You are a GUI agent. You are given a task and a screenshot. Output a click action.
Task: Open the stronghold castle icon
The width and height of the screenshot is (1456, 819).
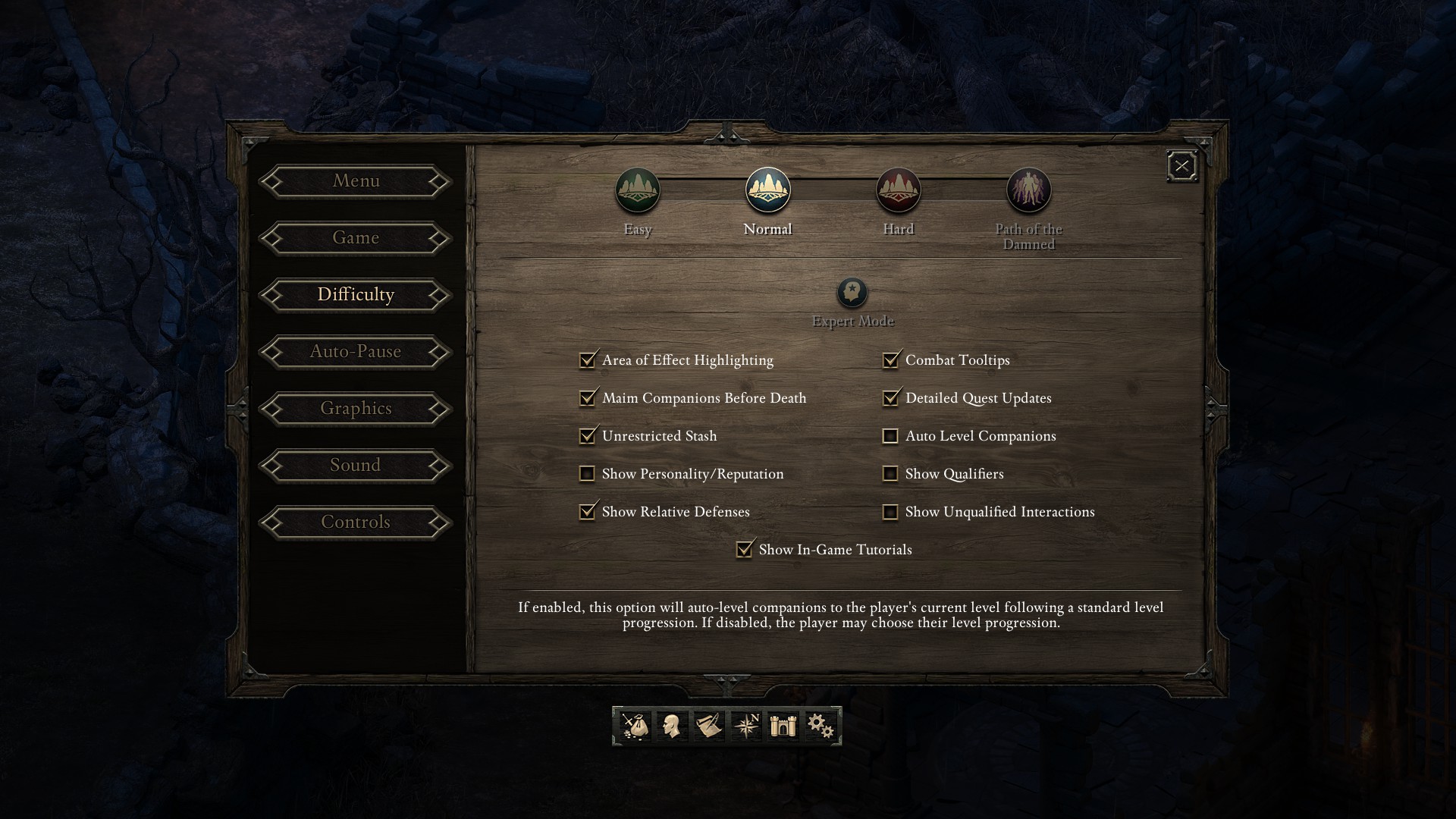click(783, 726)
